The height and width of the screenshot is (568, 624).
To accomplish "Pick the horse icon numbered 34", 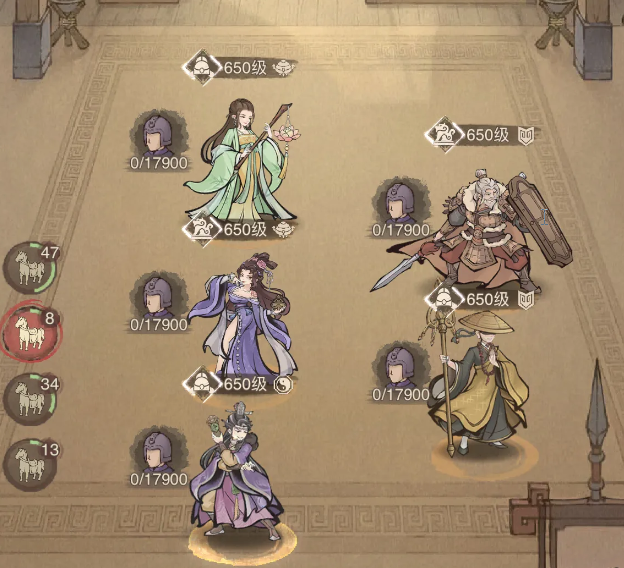I will pyautogui.click(x=27, y=398).
